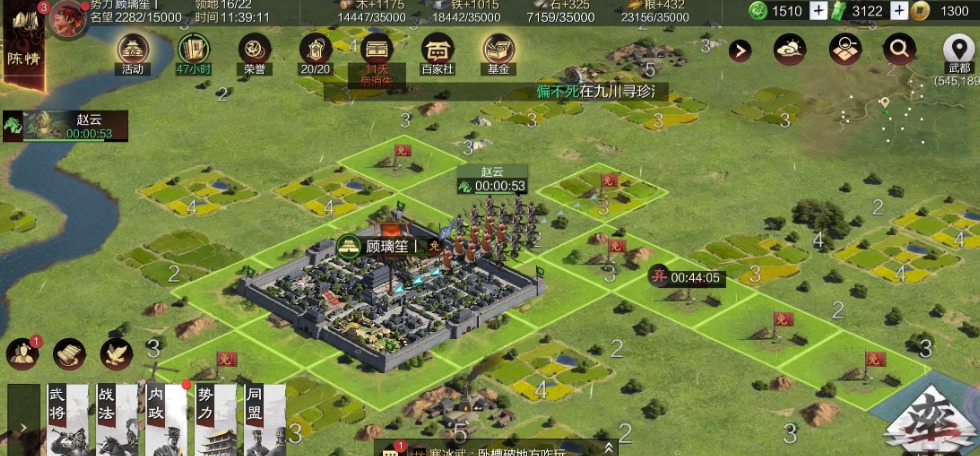980x456 pixels.
Task: Open the 活动 events icon
Action: point(133,50)
